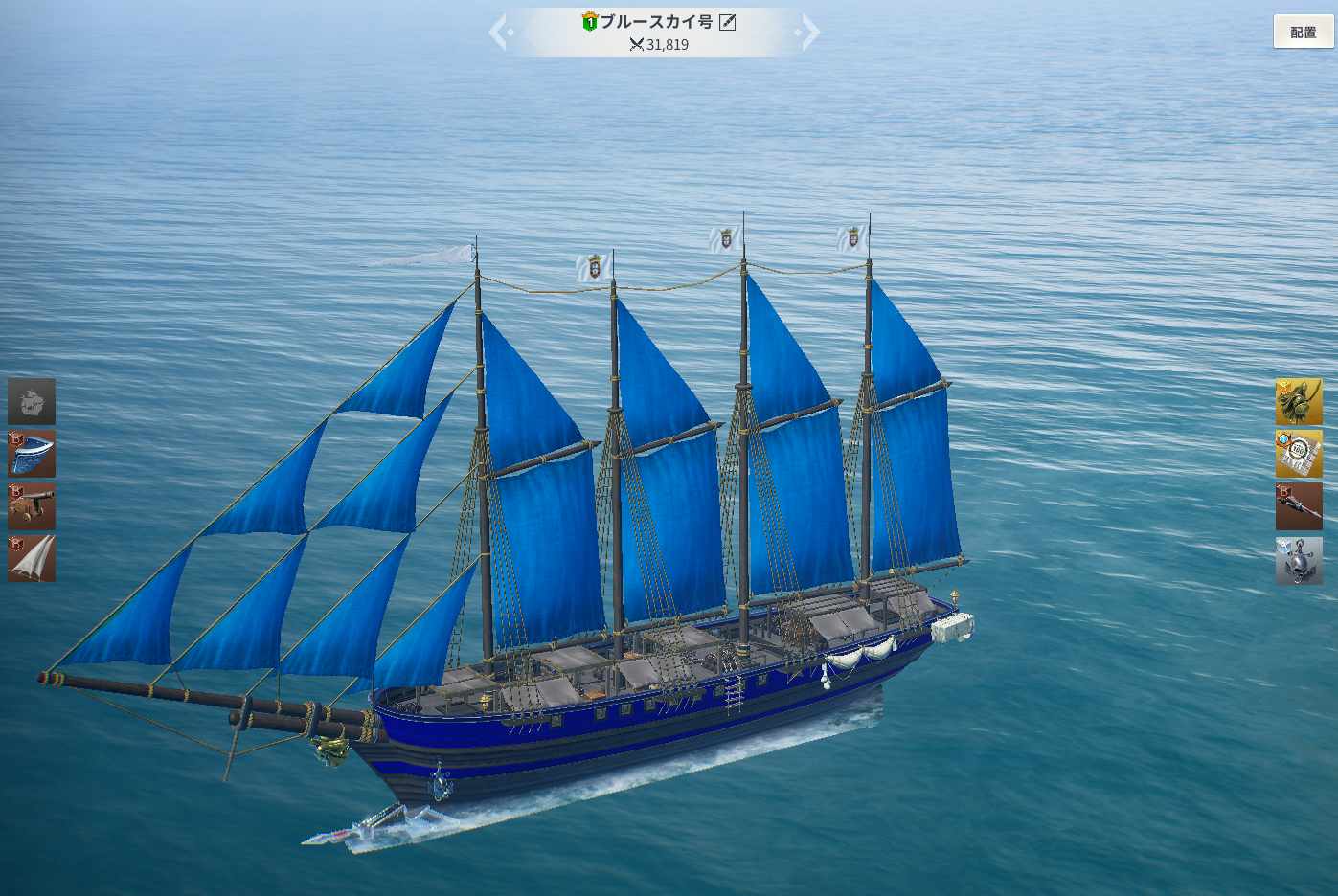
Task: Switch to the previous ship with left arrow
Action: (500, 33)
